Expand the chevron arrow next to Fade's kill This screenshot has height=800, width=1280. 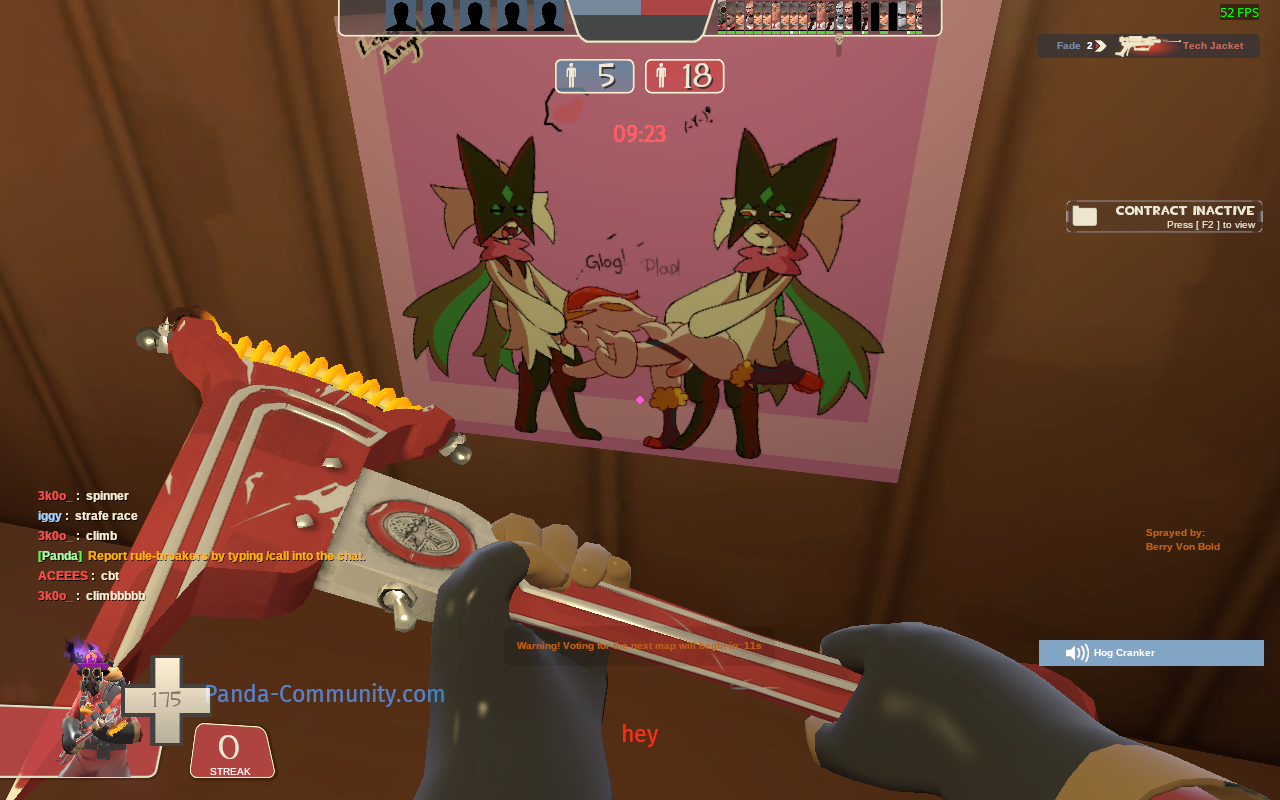click(x=1100, y=45)
